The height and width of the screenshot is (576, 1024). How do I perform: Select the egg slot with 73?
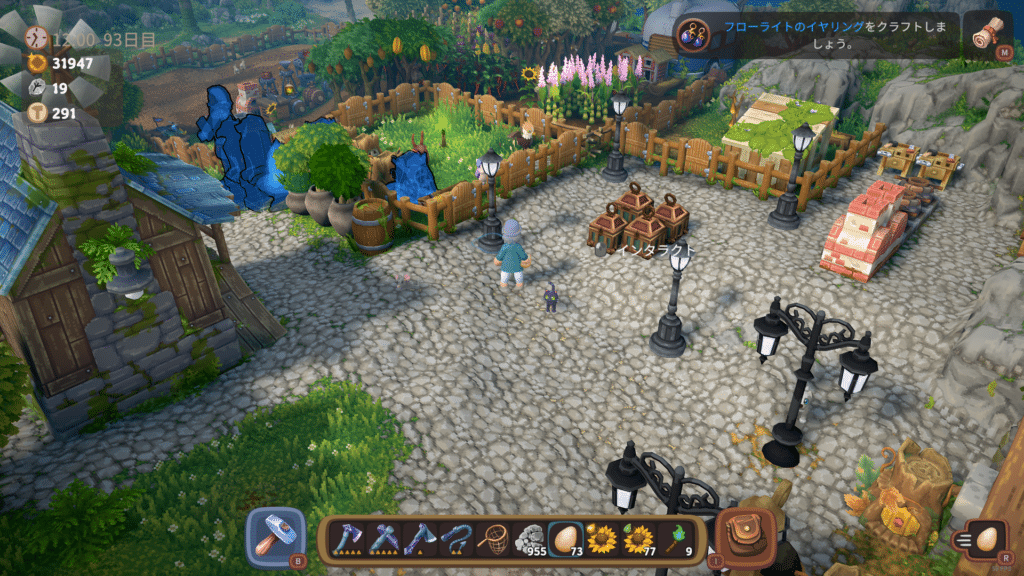click(565, 539)
